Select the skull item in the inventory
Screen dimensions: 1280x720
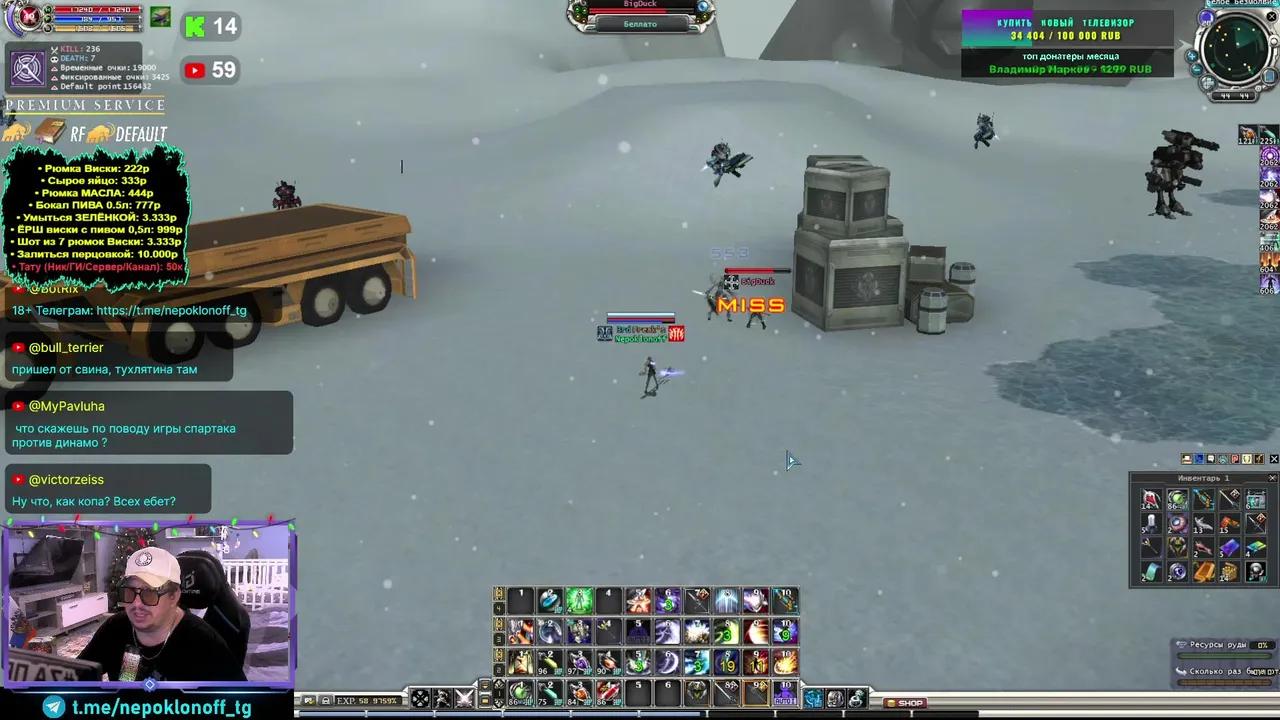coord(1255,571)
